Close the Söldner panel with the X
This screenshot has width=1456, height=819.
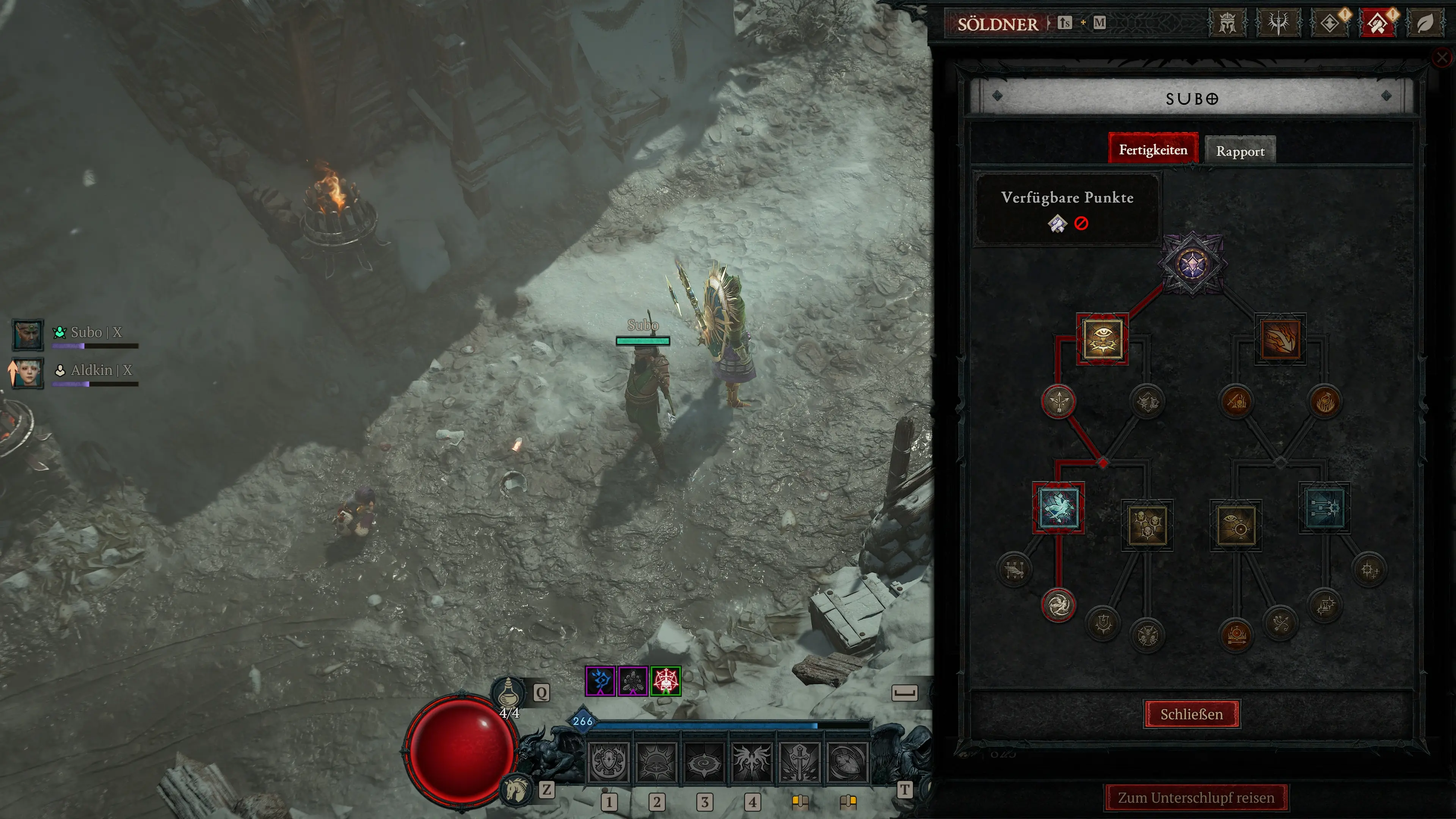[1442, 58]
